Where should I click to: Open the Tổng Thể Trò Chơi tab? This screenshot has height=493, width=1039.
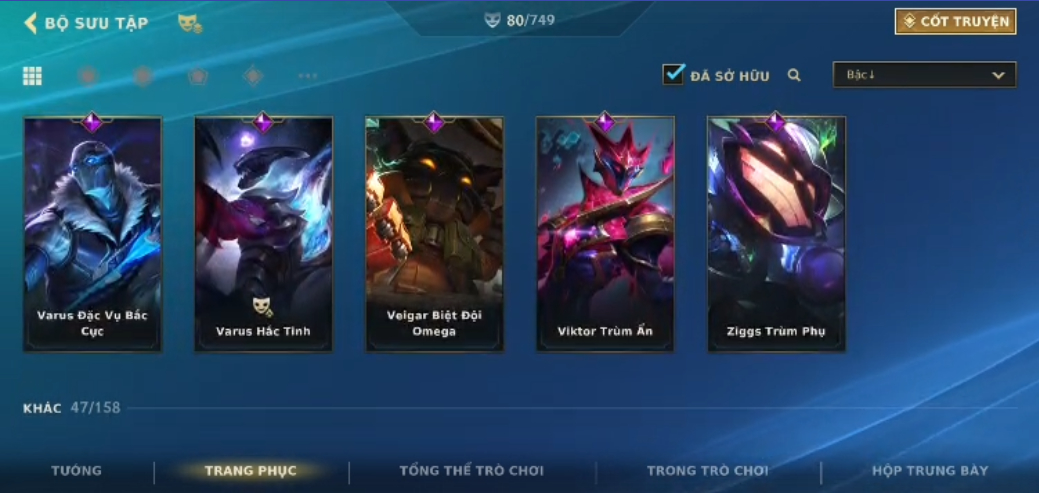(471, 470)
